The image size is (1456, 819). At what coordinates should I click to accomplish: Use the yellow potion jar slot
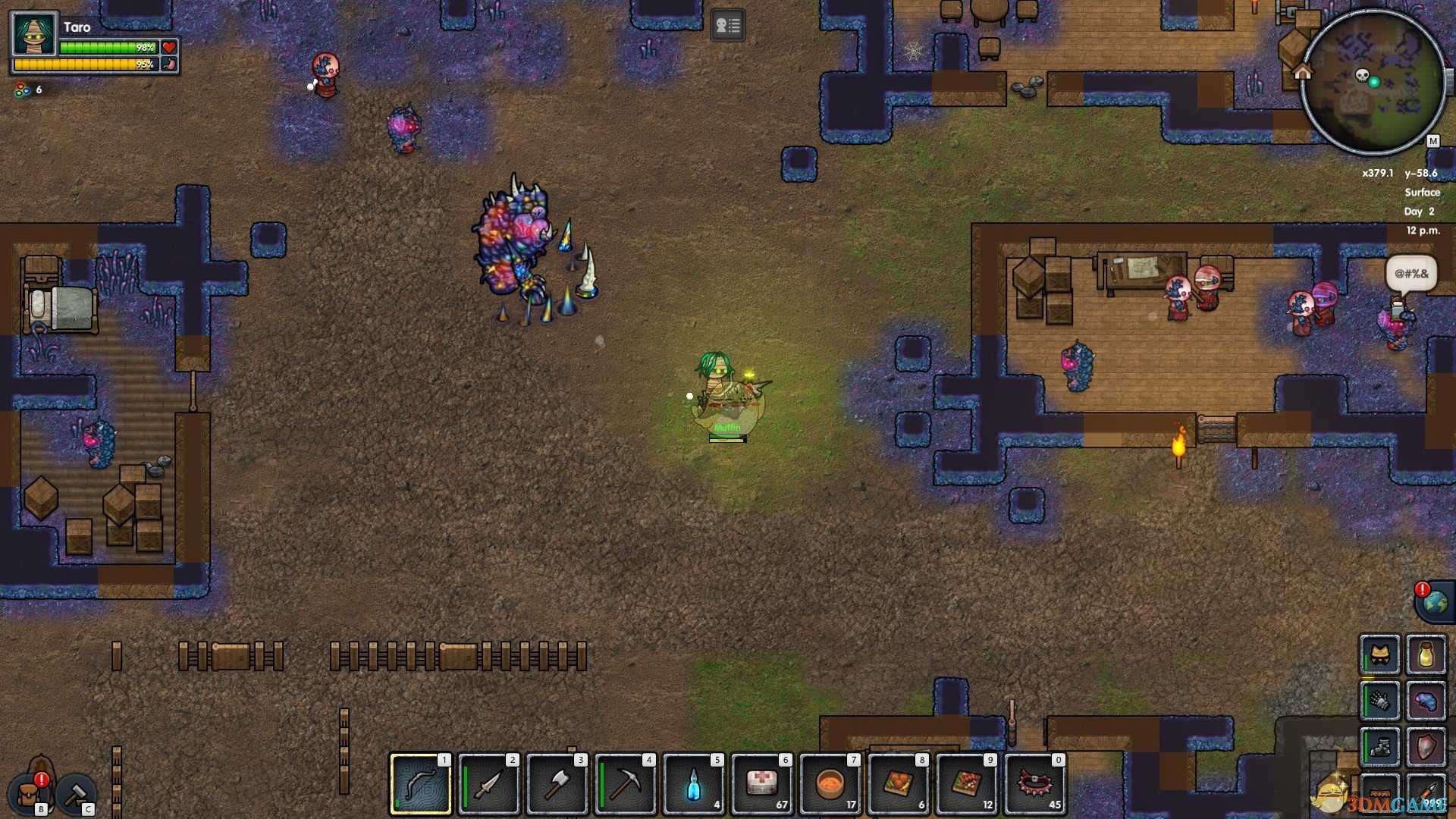pyautogui.click(x=1426, y=654)
